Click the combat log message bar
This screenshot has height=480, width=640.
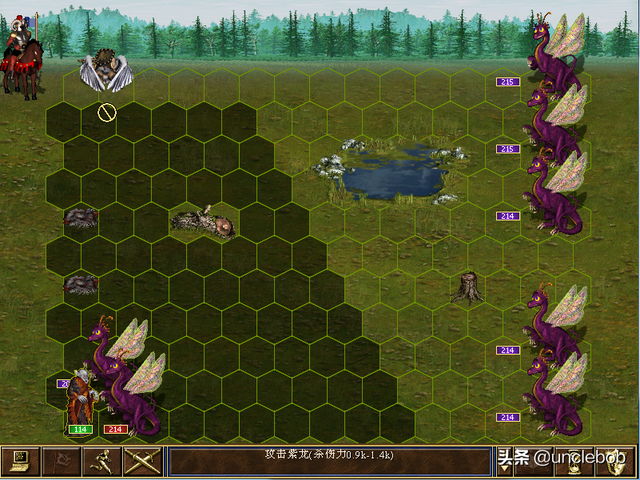(328, 461)
